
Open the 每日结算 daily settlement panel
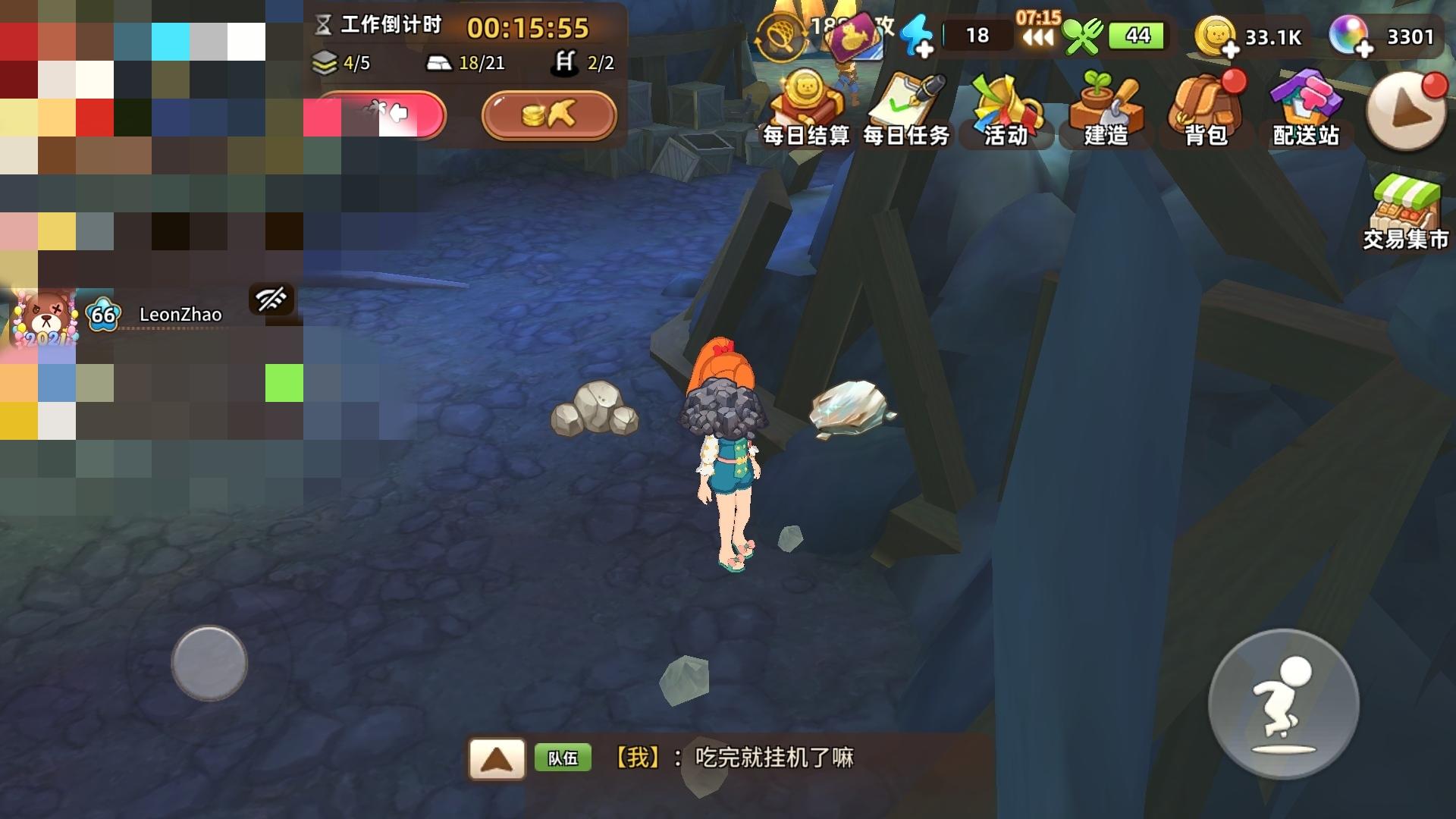pos(806,106)
